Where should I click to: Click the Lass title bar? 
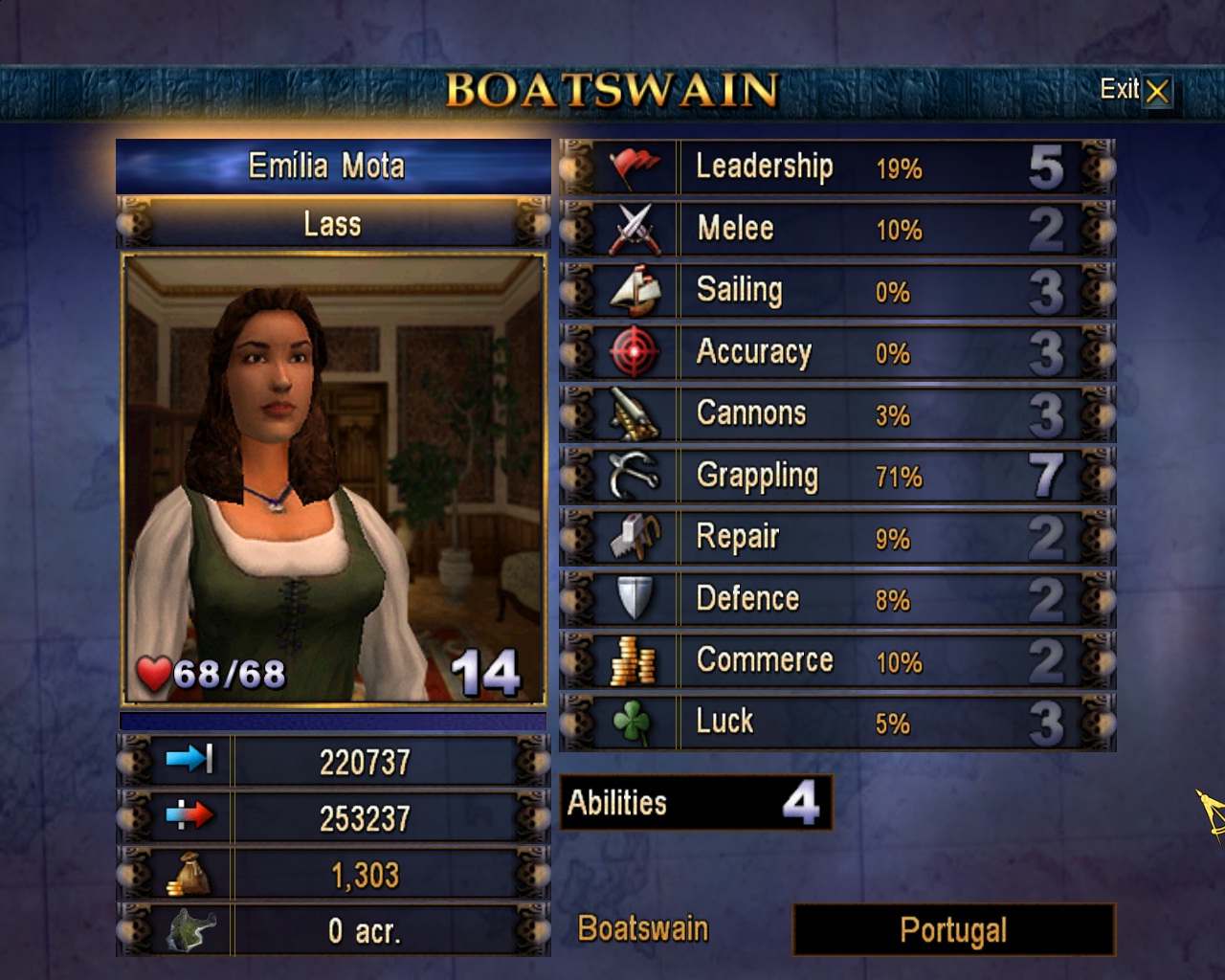(x=332, y=225)
